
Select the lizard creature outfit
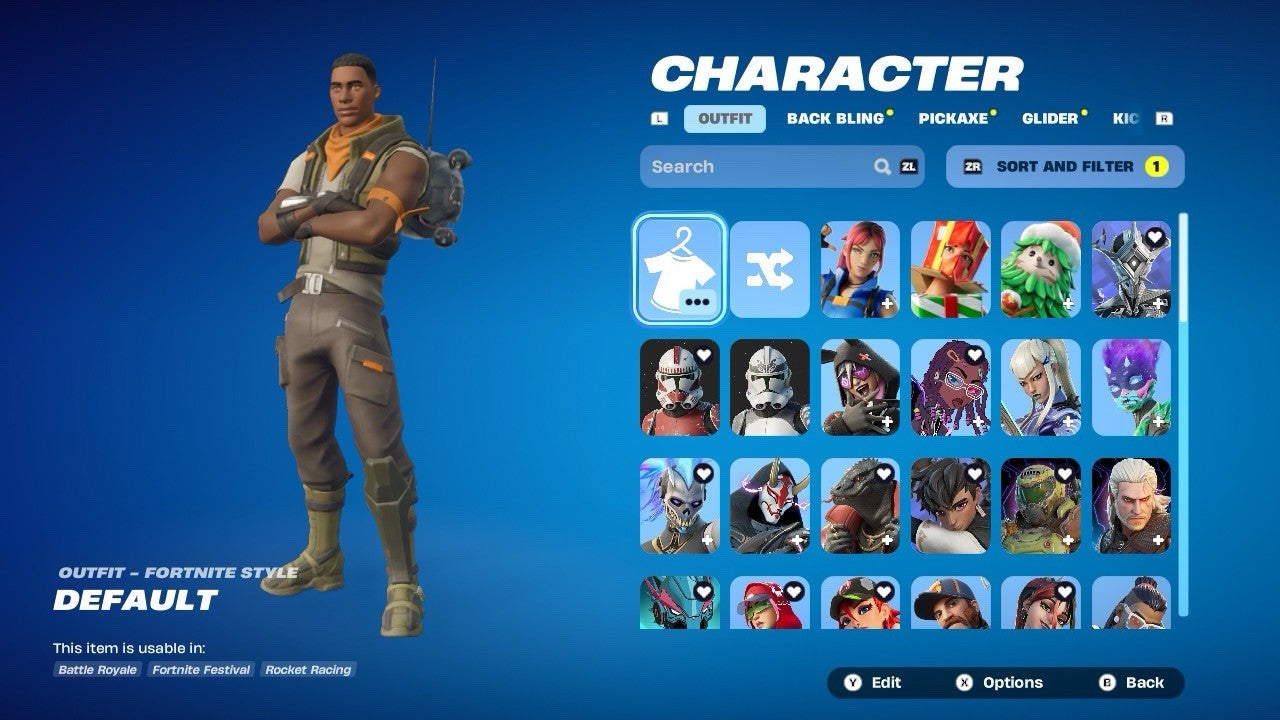click(860, 506)
